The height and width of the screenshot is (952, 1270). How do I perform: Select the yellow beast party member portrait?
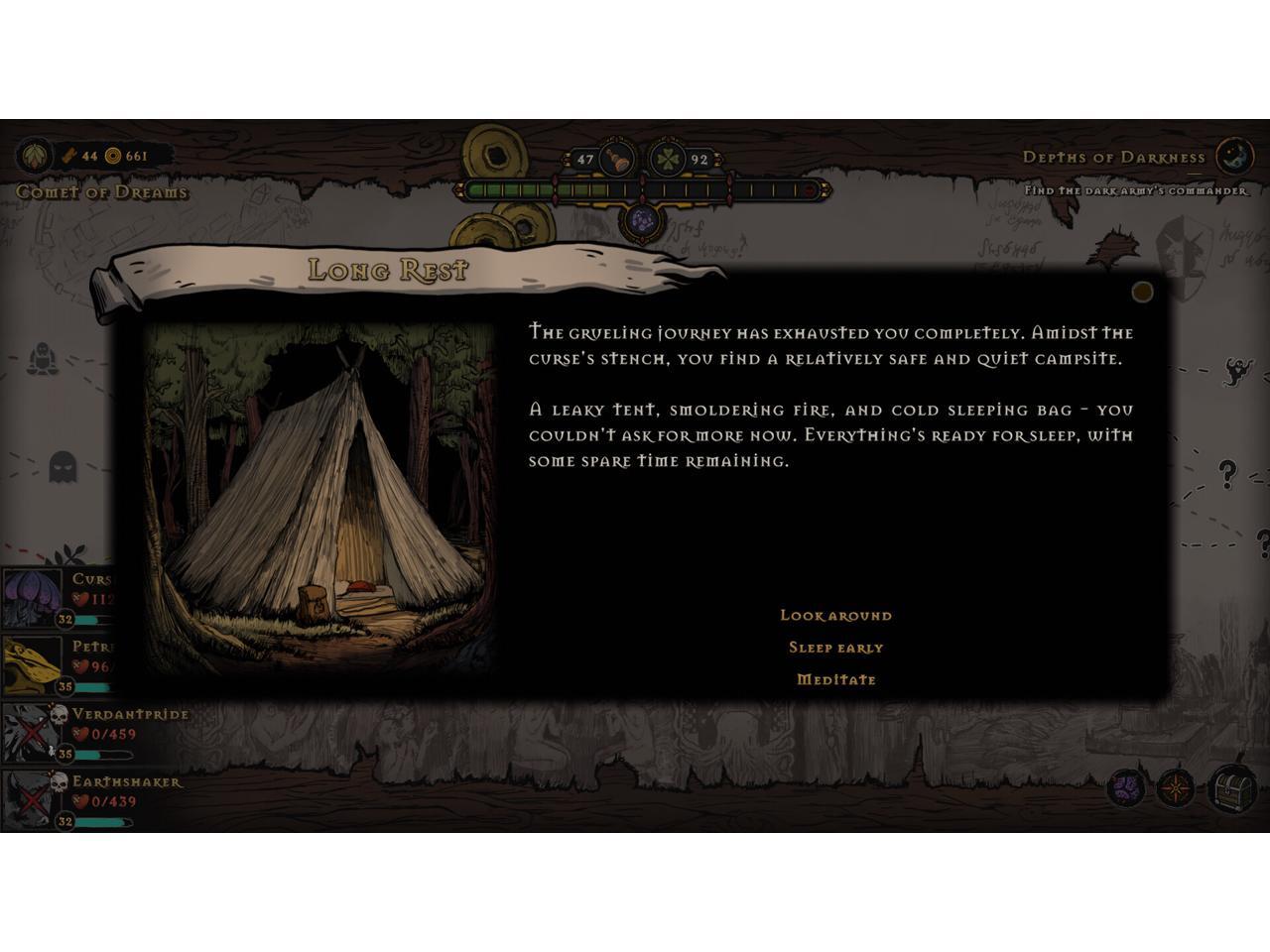(30, 663)
